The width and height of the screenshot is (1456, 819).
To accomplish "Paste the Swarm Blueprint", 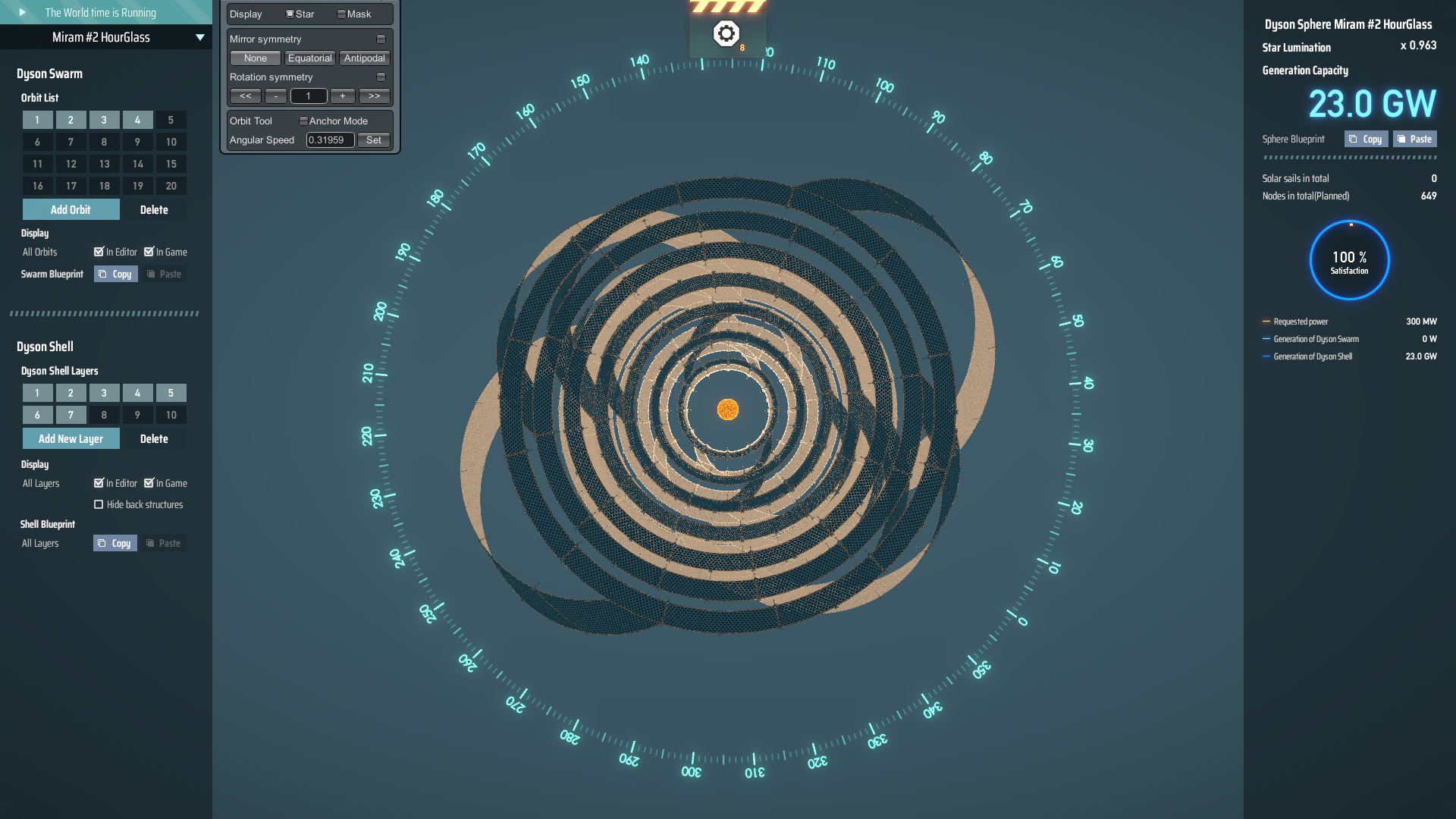I will pyautogui.click(x=165, y=274).
